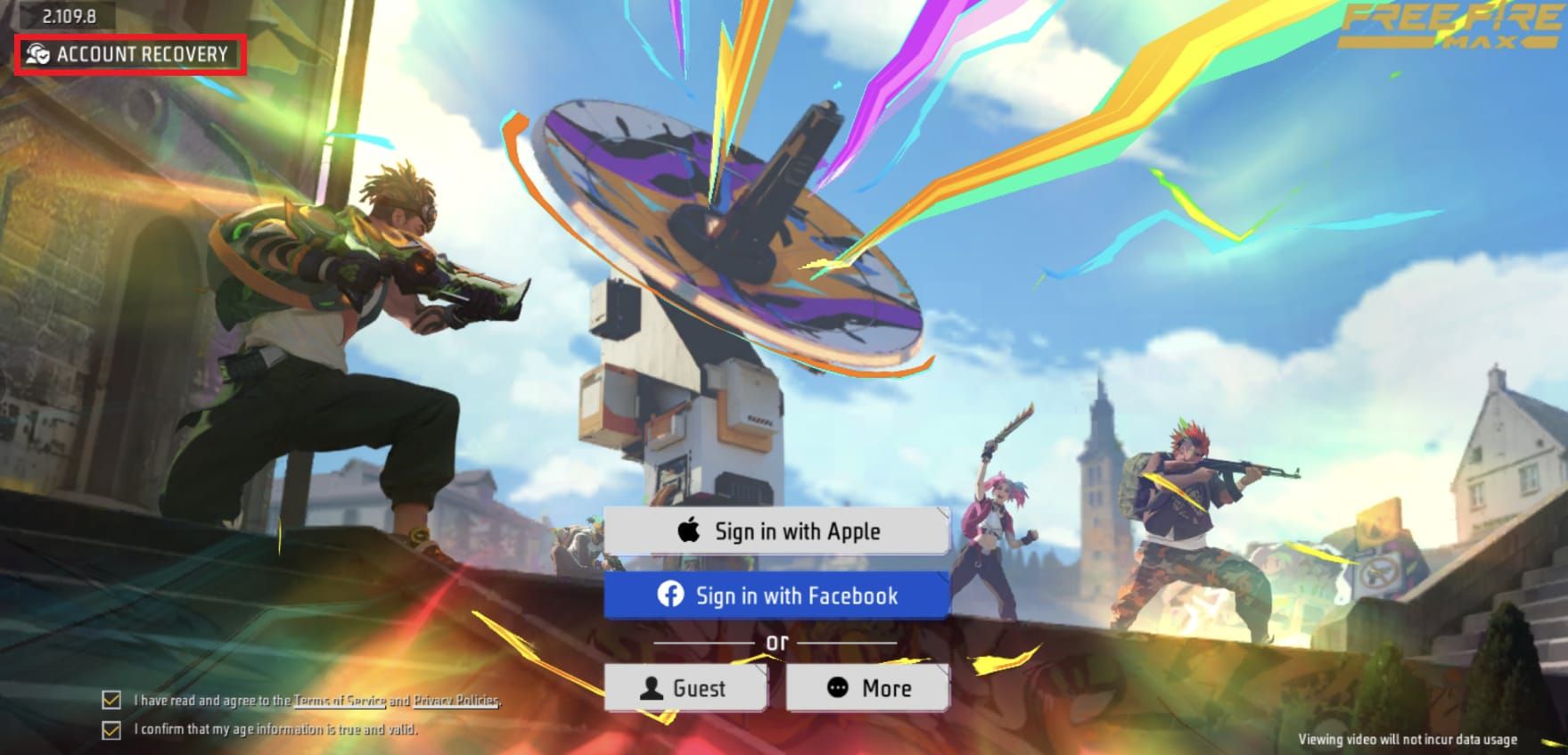Show More sign-in options
This screenshot has height=755, width=1568.
(868, 688)
